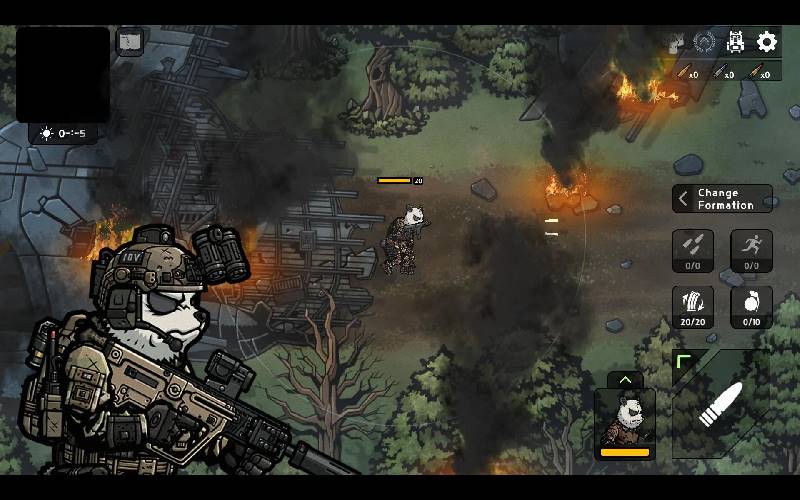Expand the arrow above the panda portrait
This screenshot has width=800, height=500.
click(625, 380)
